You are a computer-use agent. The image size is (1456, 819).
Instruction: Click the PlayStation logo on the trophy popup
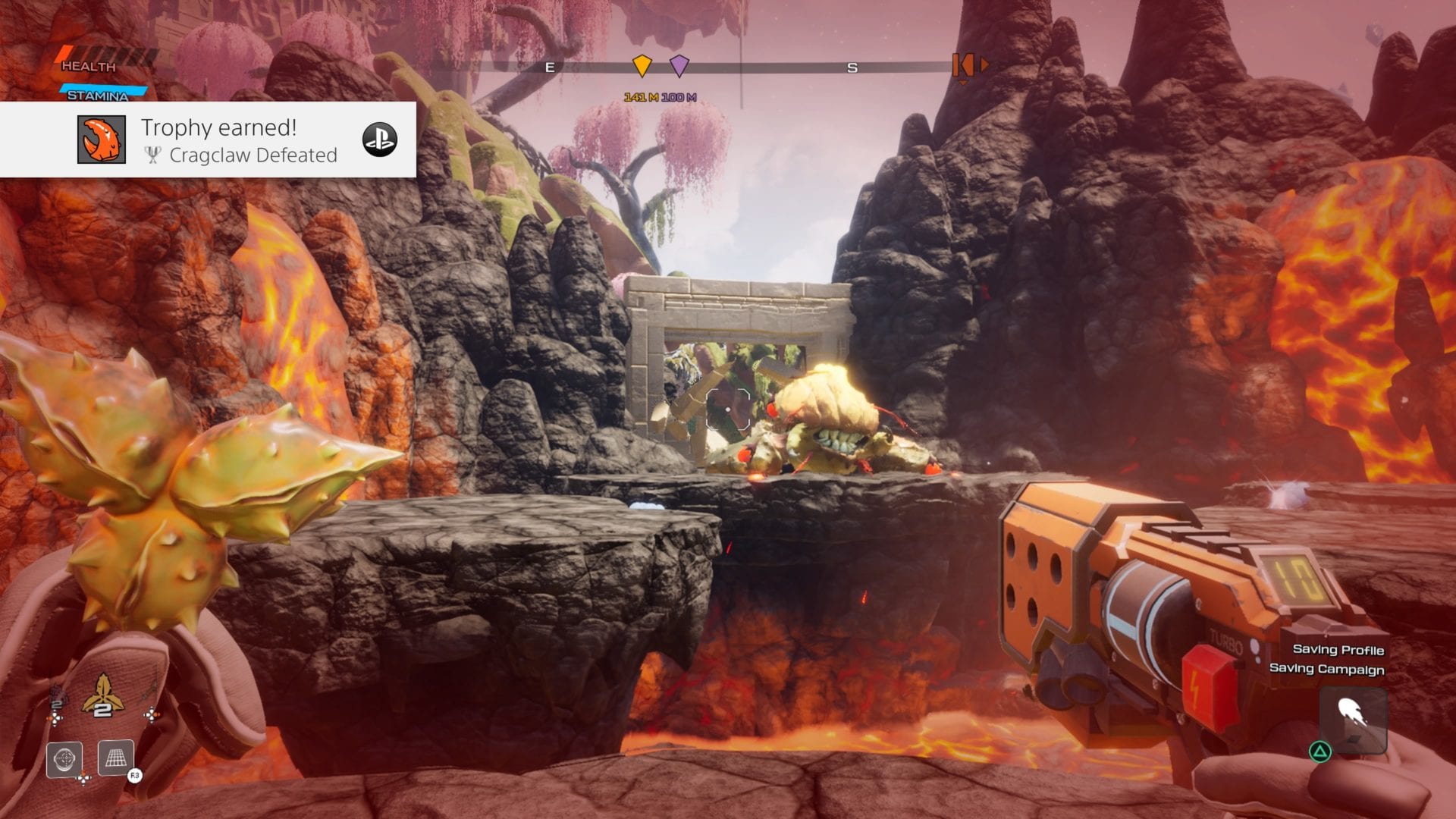point(379,140)
